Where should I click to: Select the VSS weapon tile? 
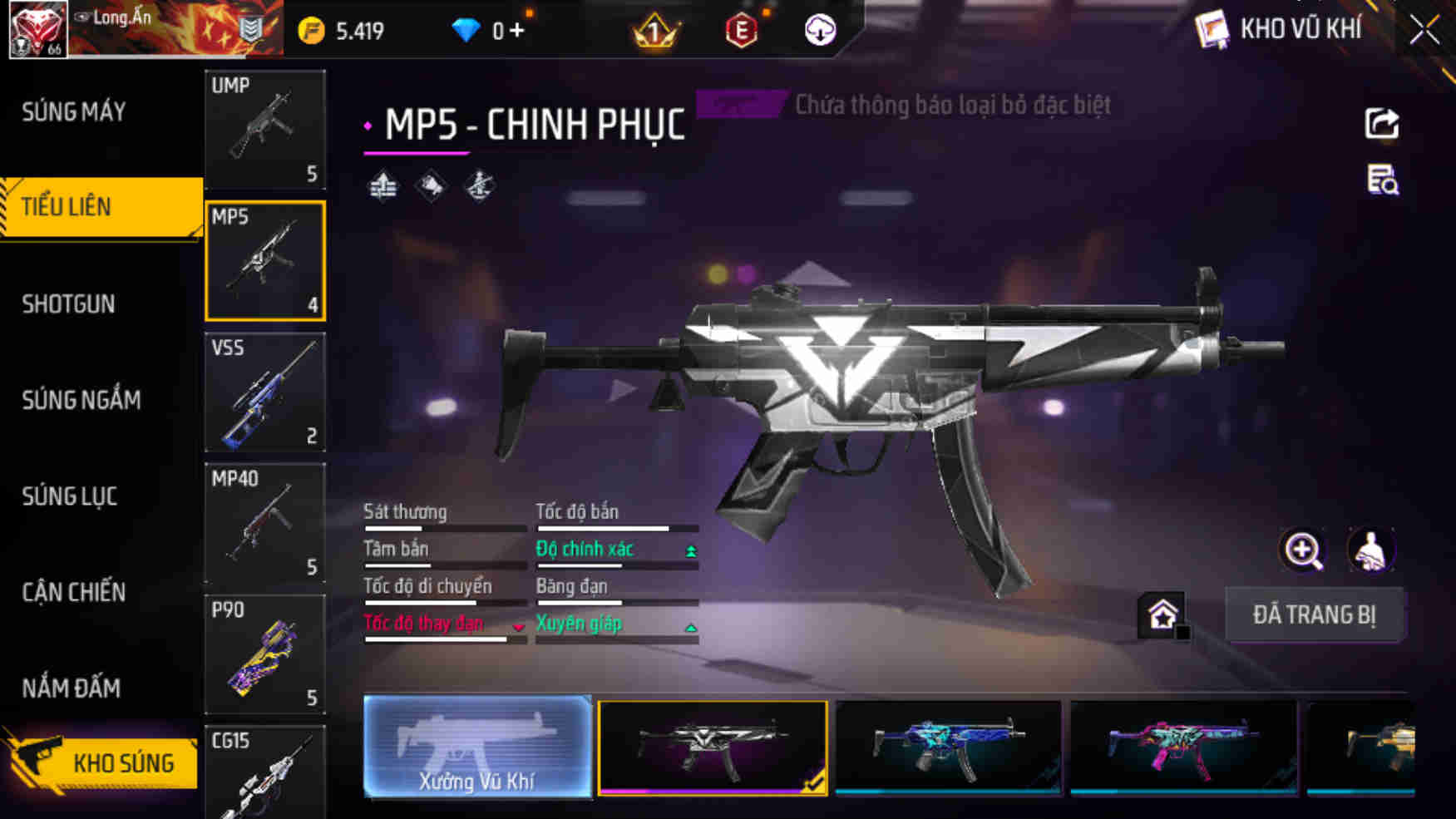pyautogui.click(x=265, y=392)
